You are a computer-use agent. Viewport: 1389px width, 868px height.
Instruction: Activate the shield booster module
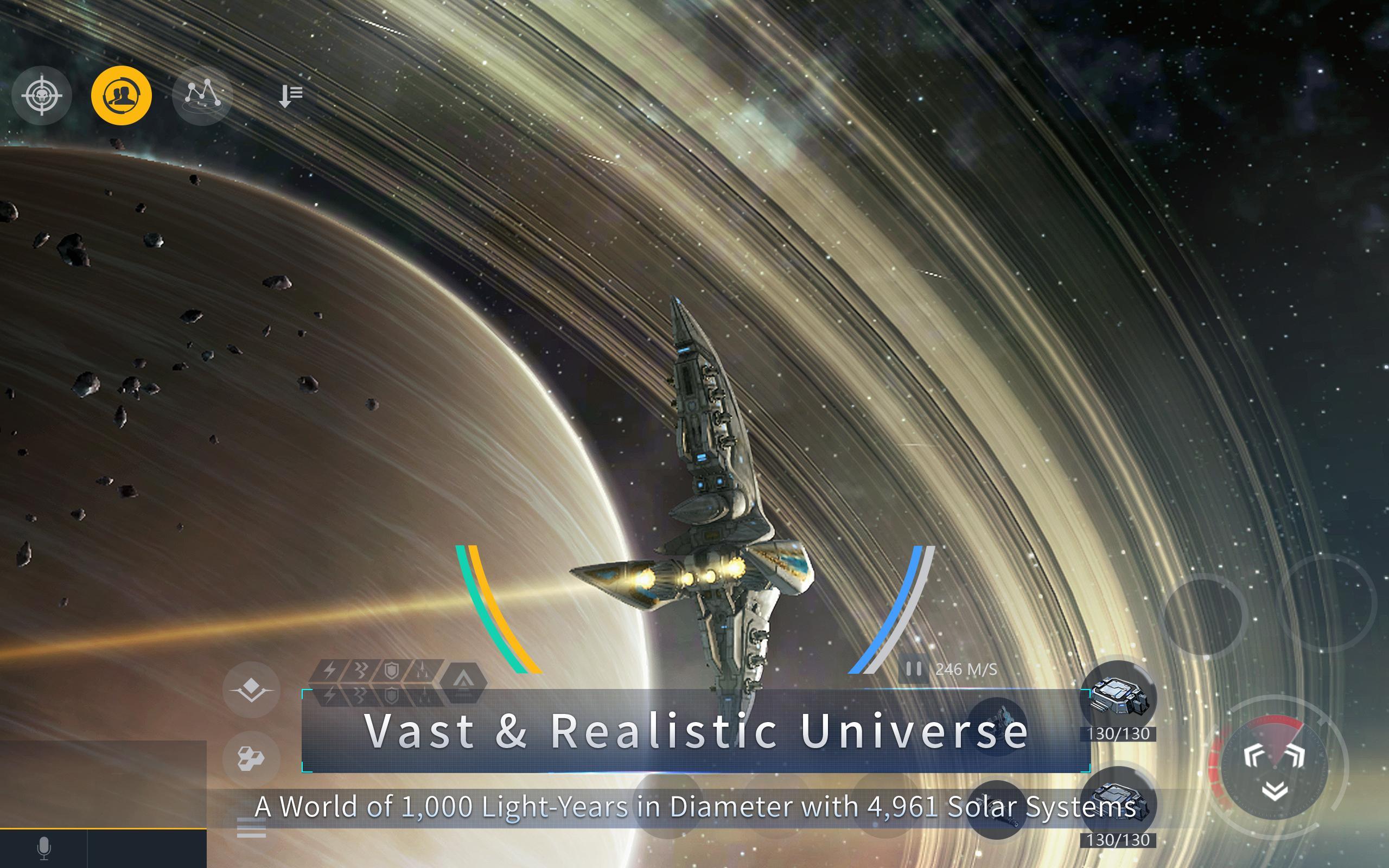(x=393, y=669)
